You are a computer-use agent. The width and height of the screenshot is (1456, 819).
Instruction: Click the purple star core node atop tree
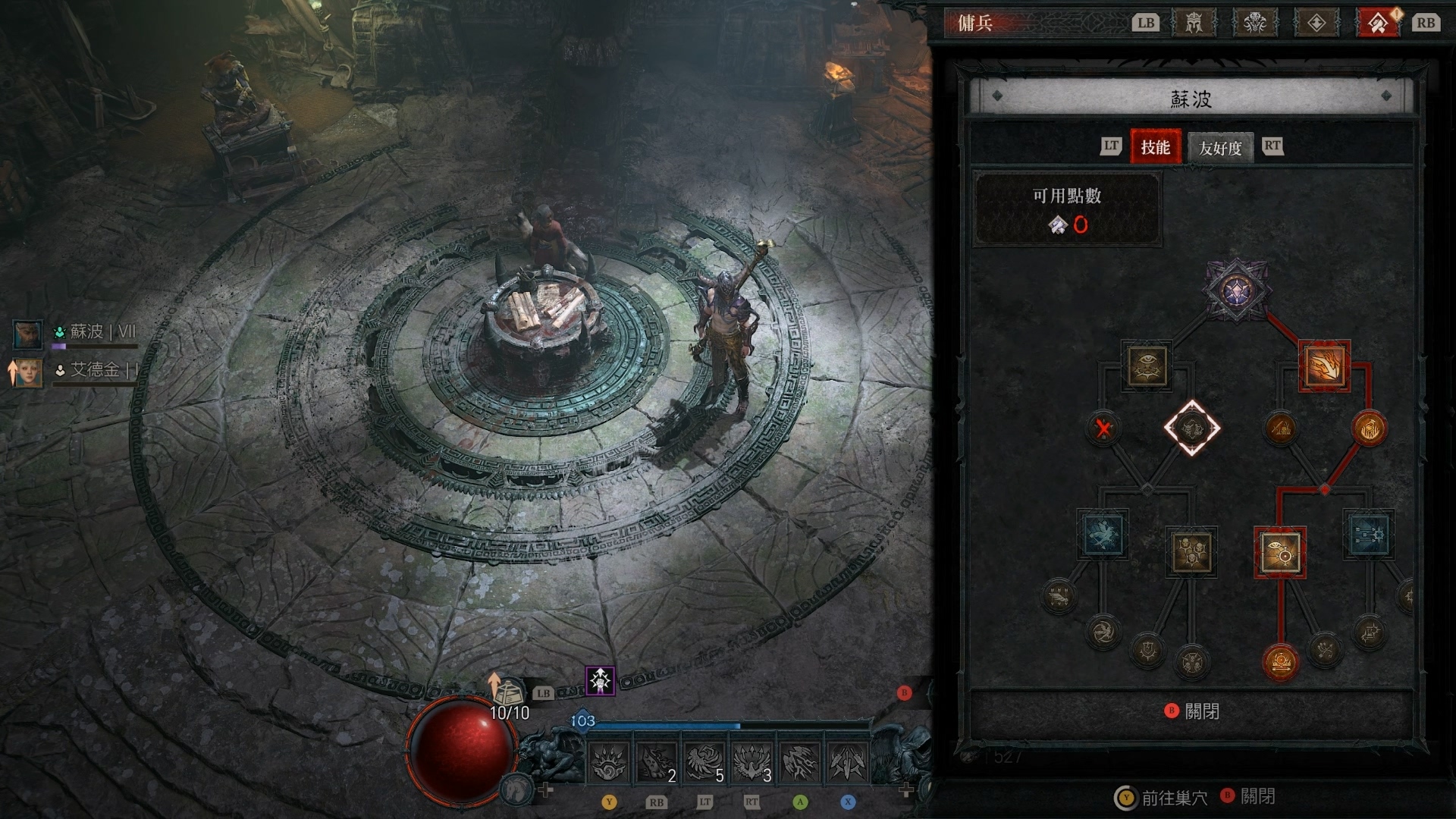1236,289
